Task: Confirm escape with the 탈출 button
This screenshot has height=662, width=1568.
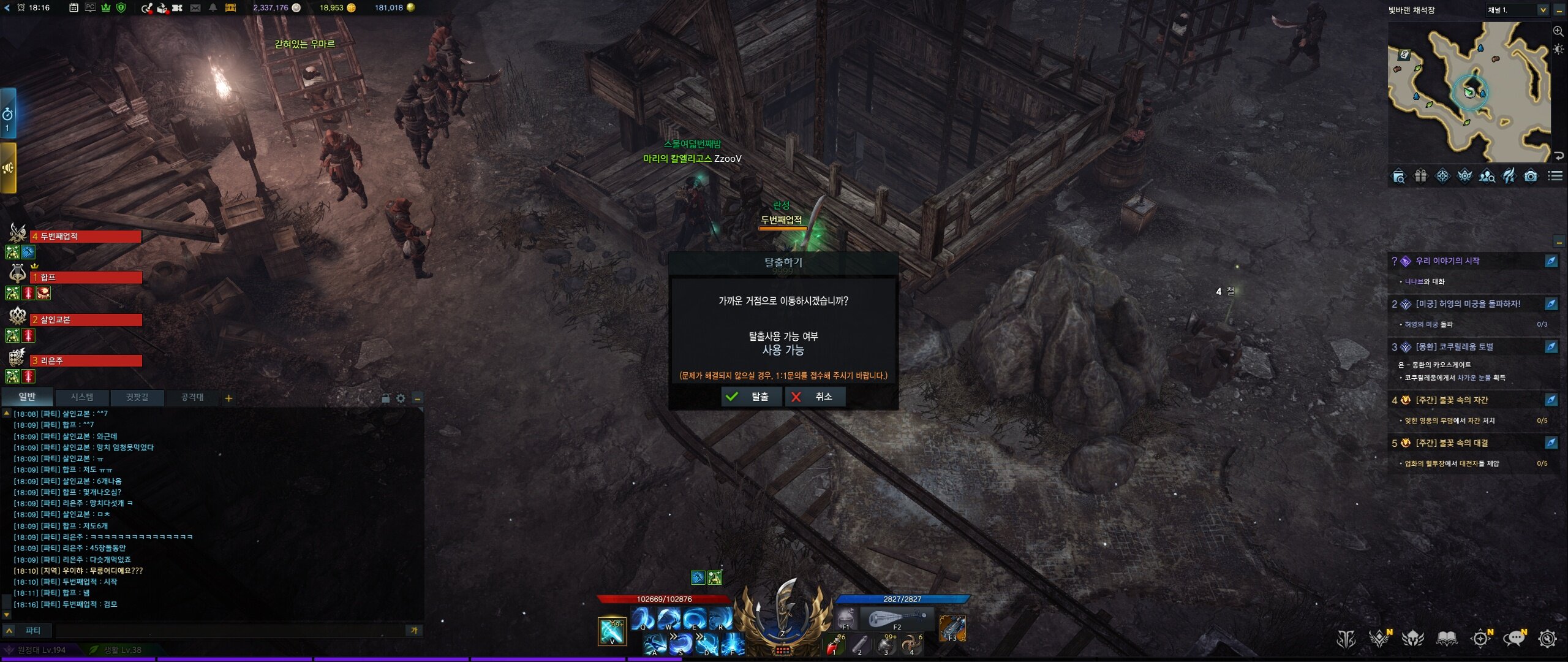Action: 752,397
